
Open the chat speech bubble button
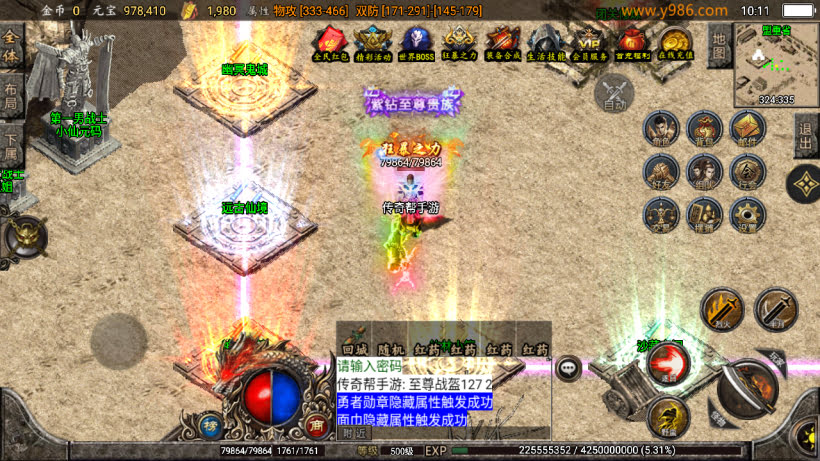[x=569, y=368]
